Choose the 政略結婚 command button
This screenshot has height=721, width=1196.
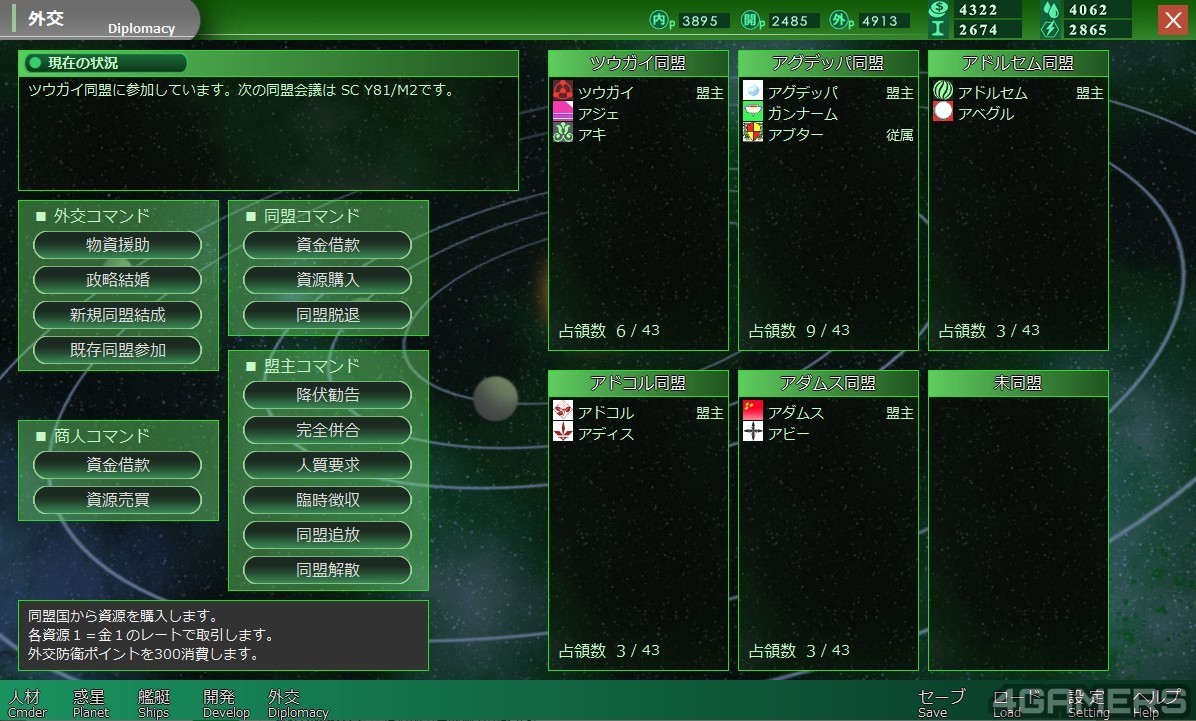118,280
